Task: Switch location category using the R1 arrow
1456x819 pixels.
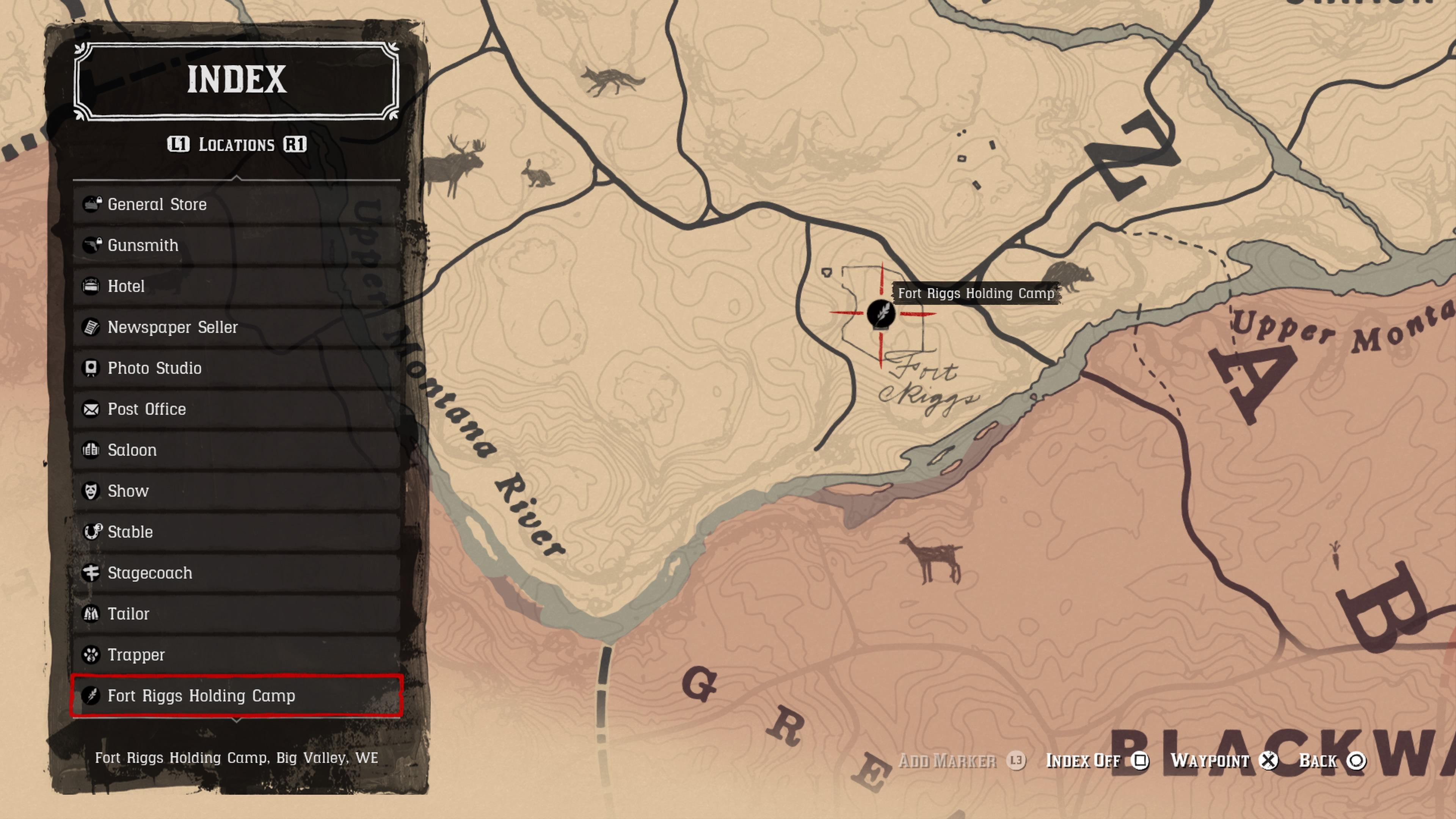Action: point(296,145)
